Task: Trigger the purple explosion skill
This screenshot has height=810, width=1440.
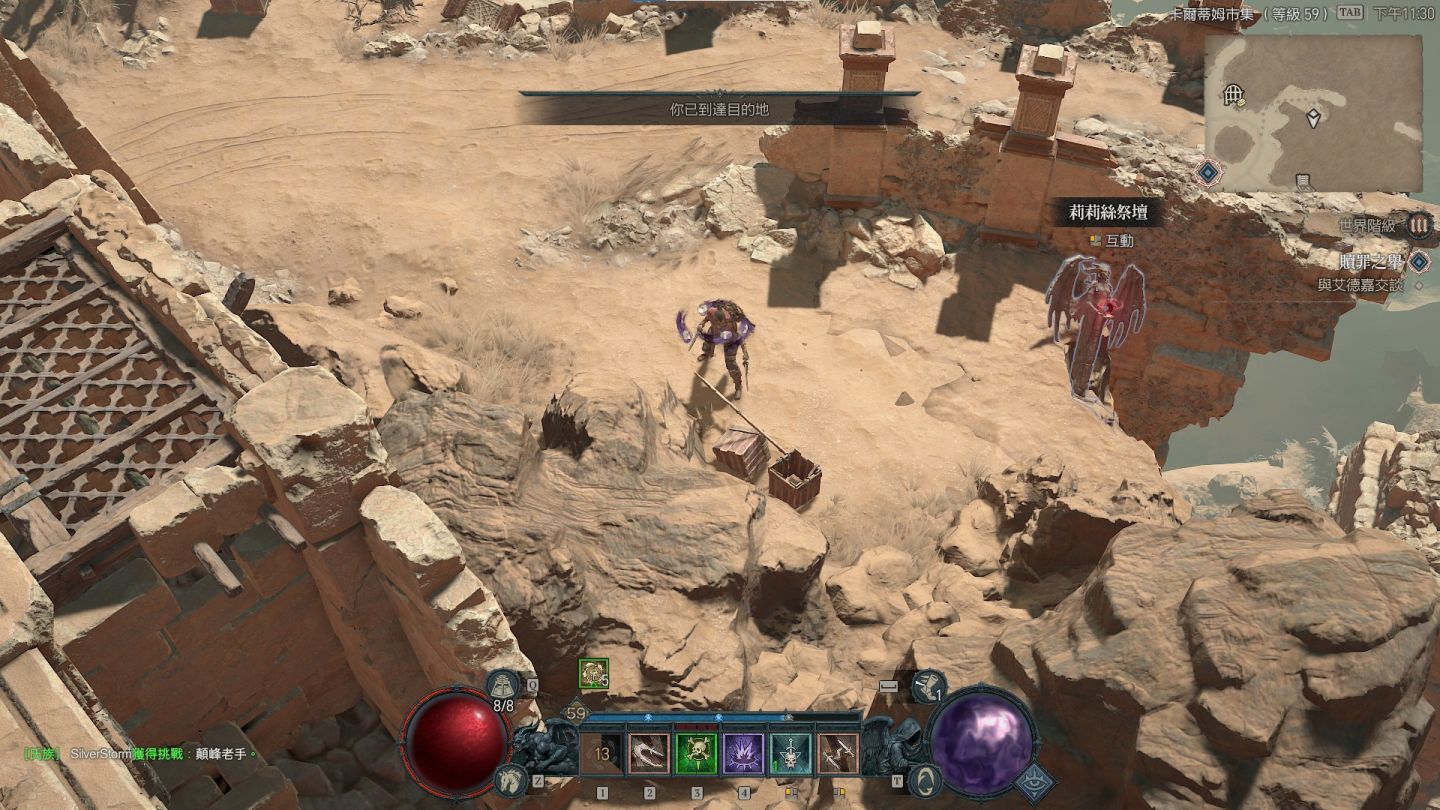Action: [744, 754]
